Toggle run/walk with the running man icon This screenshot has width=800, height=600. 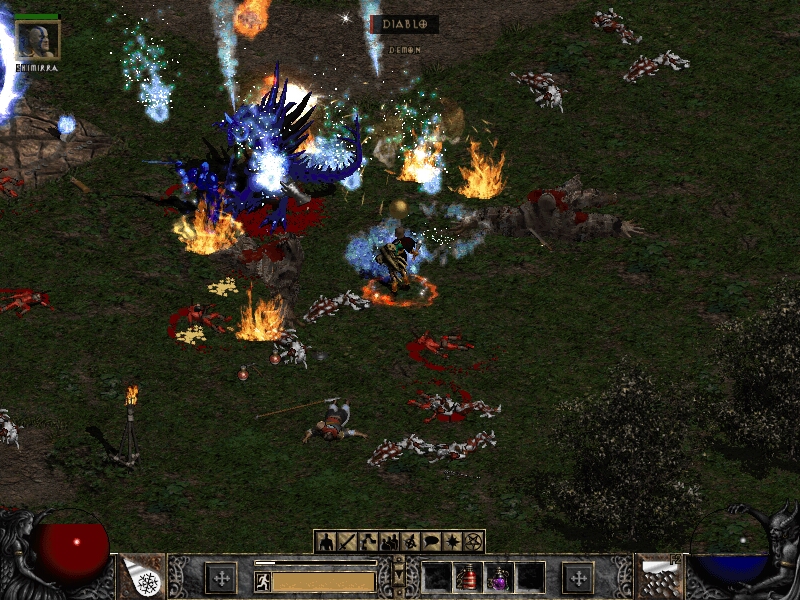coord(262,581)
